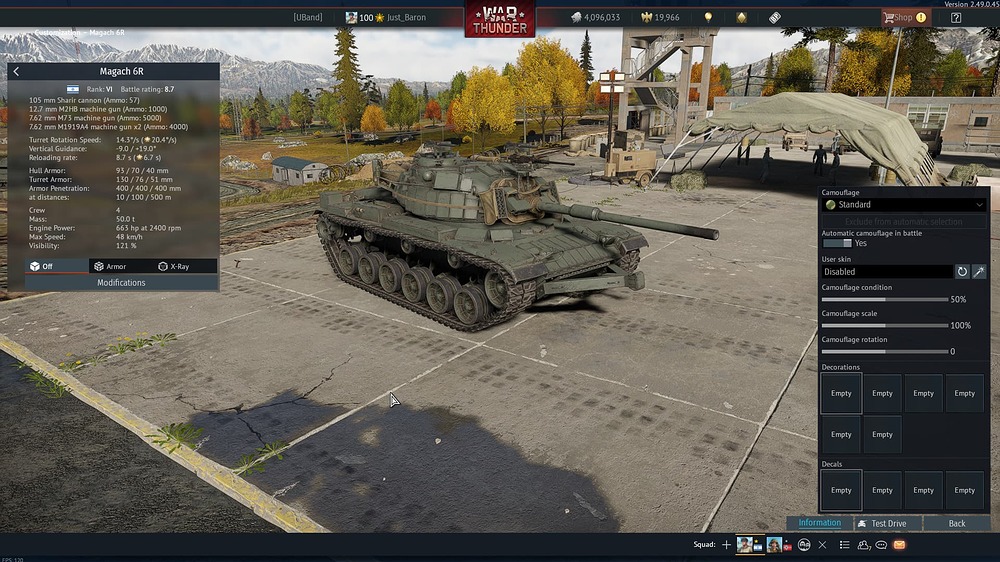Adjust the camouflage condition slider

(x=884, y=299)
